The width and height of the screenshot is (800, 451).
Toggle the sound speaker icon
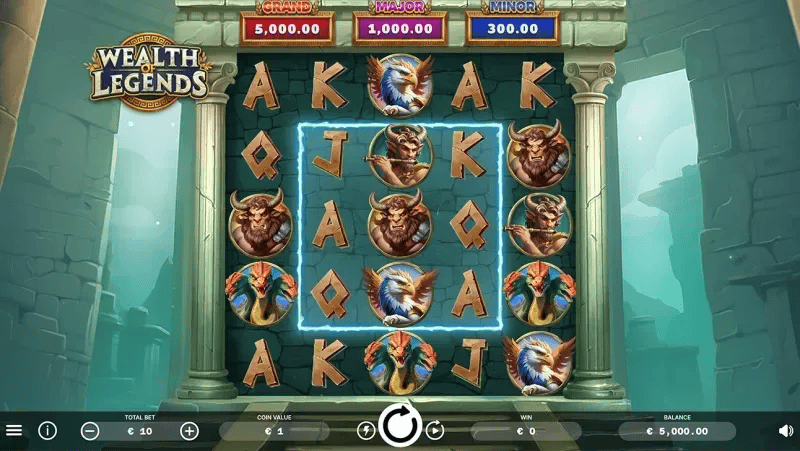[785, 431]
